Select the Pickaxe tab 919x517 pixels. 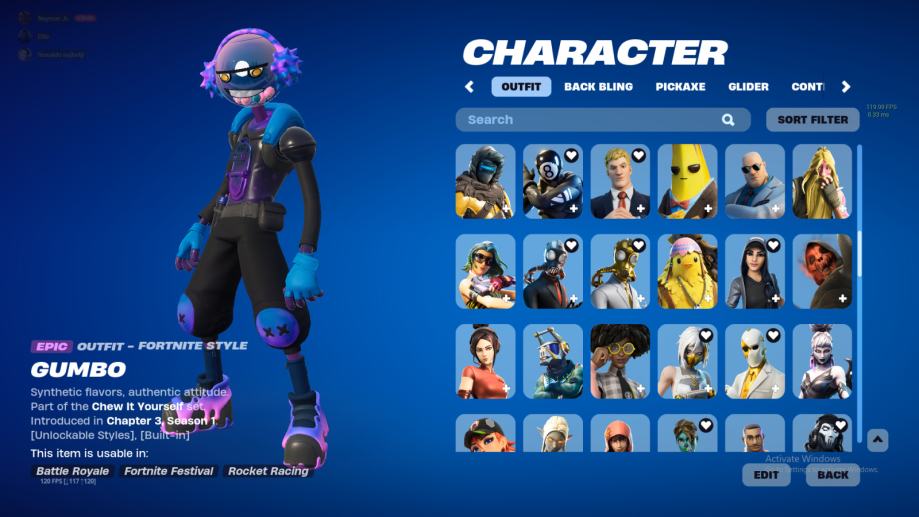680,87
